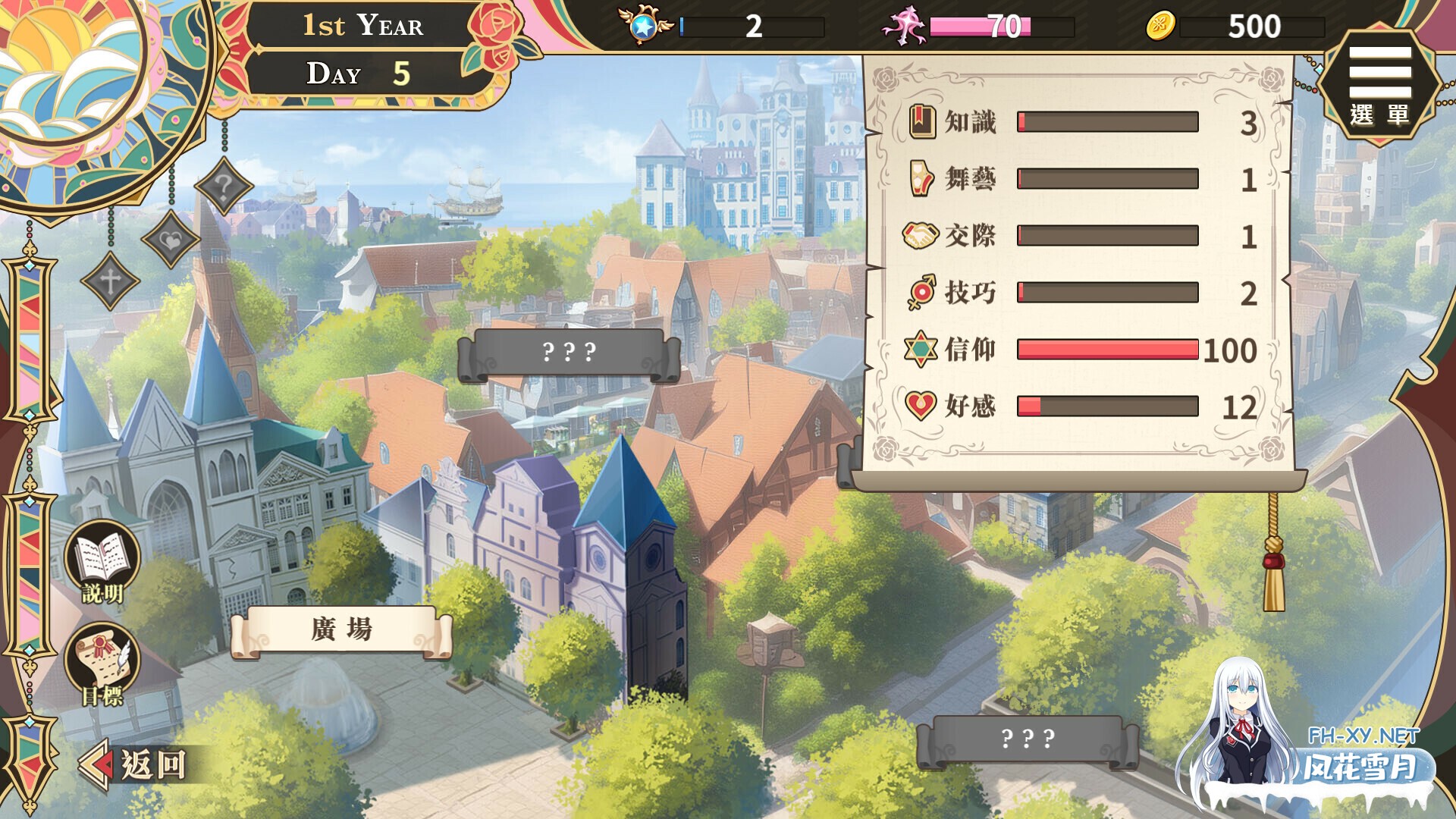Click the 交際 handshake stat icon

pos(920,235)
